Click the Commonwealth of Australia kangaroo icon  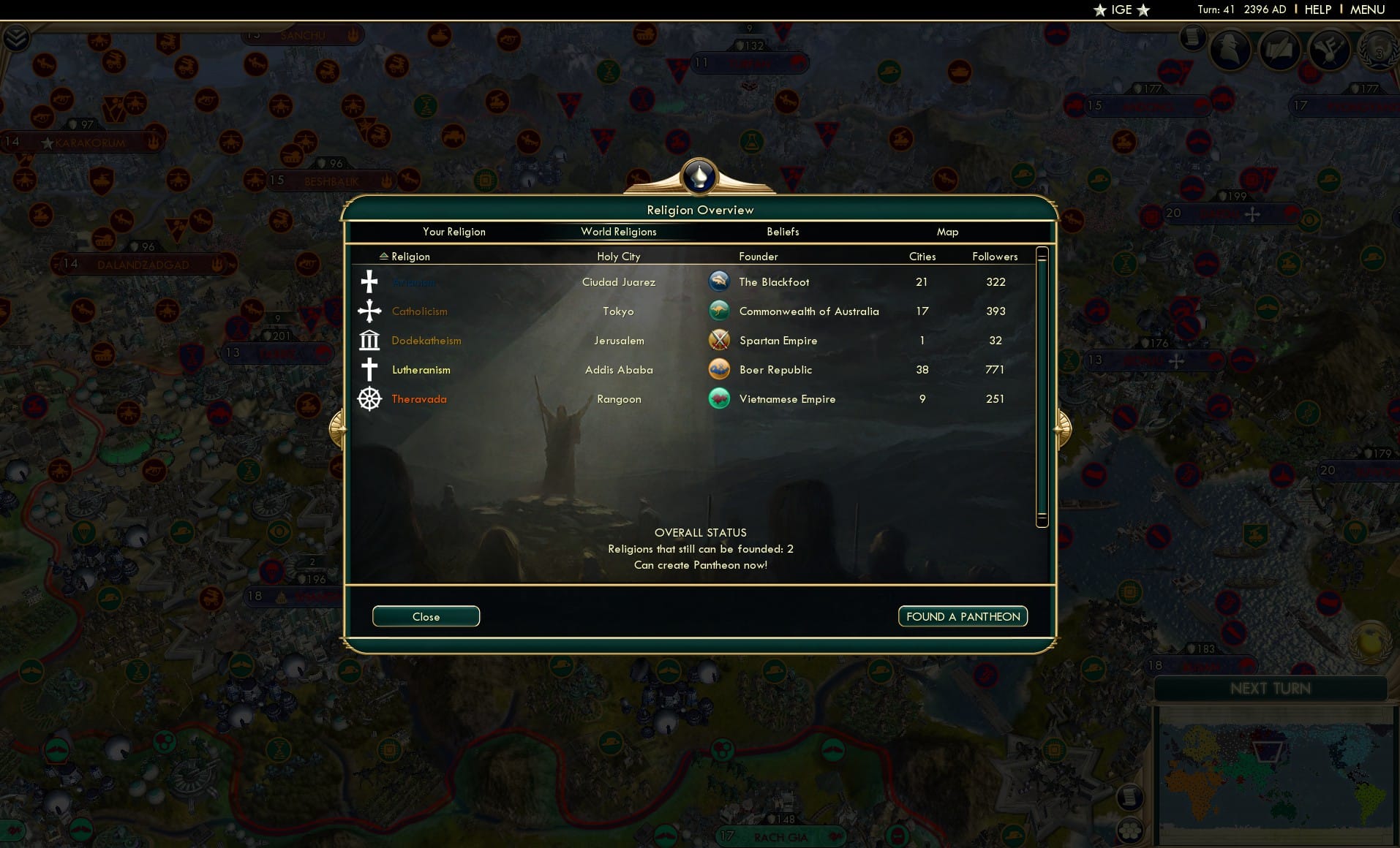tap(720, 310)
